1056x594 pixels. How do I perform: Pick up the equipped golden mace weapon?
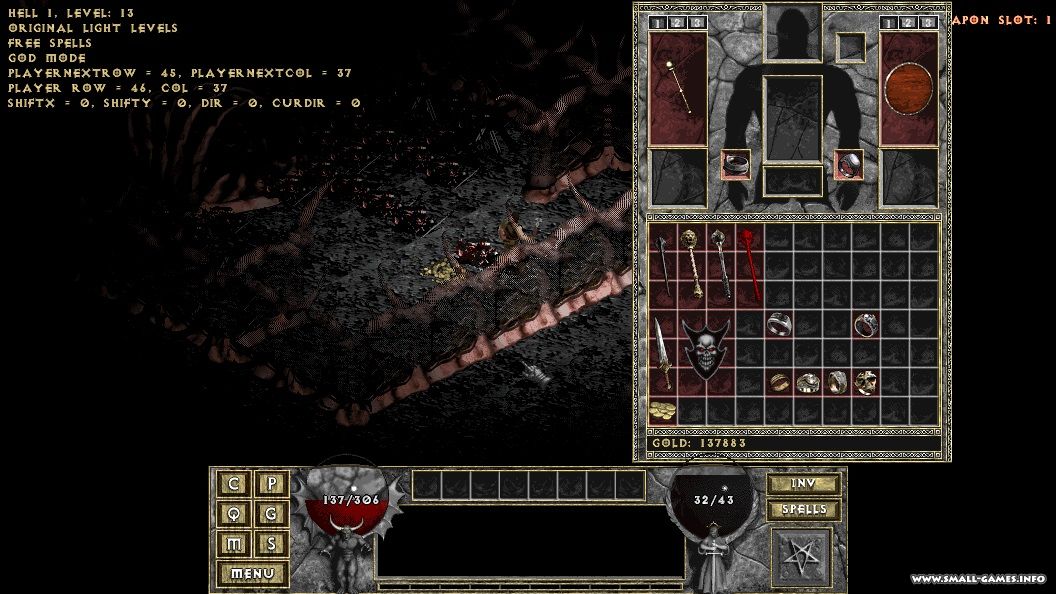tap(677, 88)
